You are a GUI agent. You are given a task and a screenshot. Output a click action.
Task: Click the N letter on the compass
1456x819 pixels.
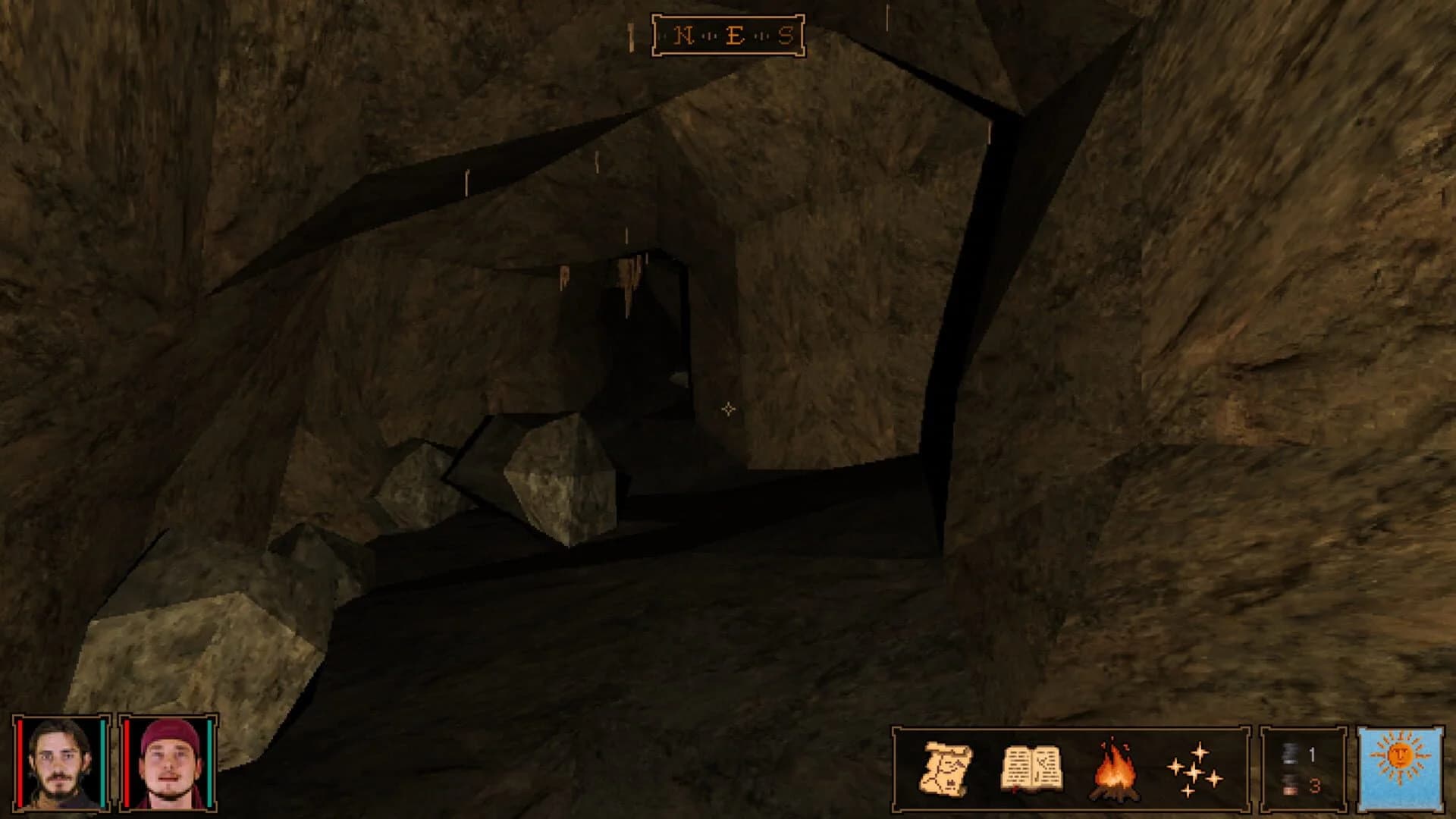pyautogui.click(x=683, y=33)
